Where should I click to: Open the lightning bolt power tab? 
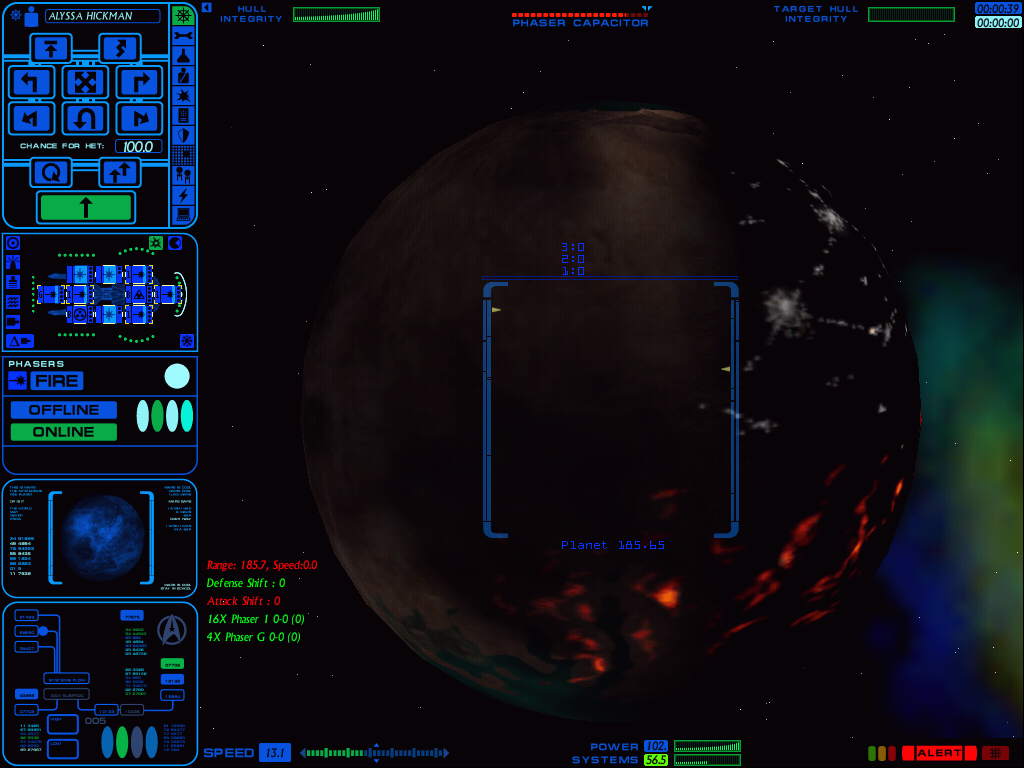tap(183, 195)
